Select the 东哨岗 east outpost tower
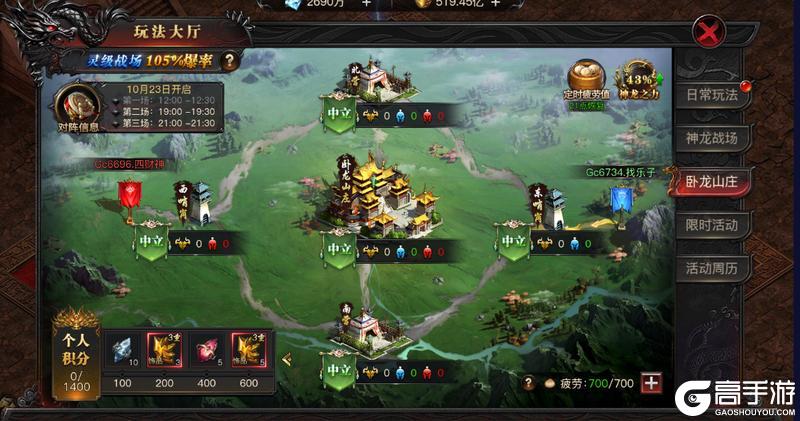The height and width of the screenshot is (421, 800). coord(551,205)
